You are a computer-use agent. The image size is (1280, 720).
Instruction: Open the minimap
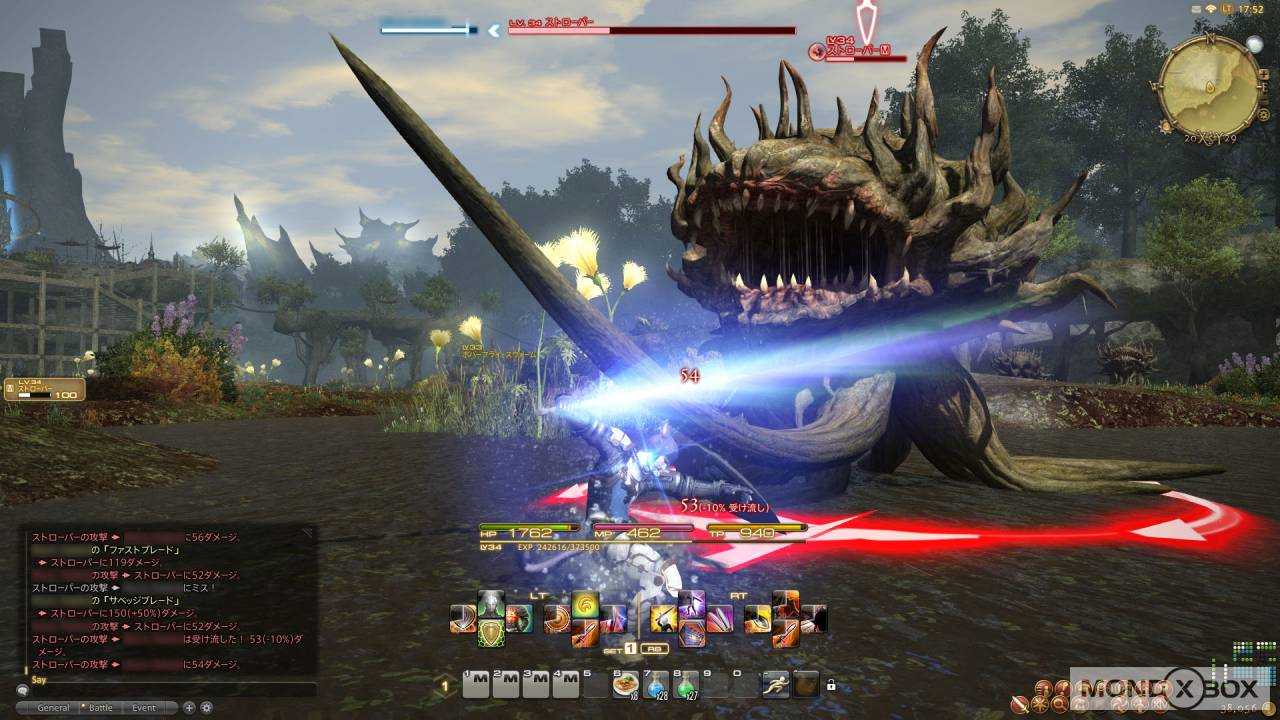(x=1209, y=83)
